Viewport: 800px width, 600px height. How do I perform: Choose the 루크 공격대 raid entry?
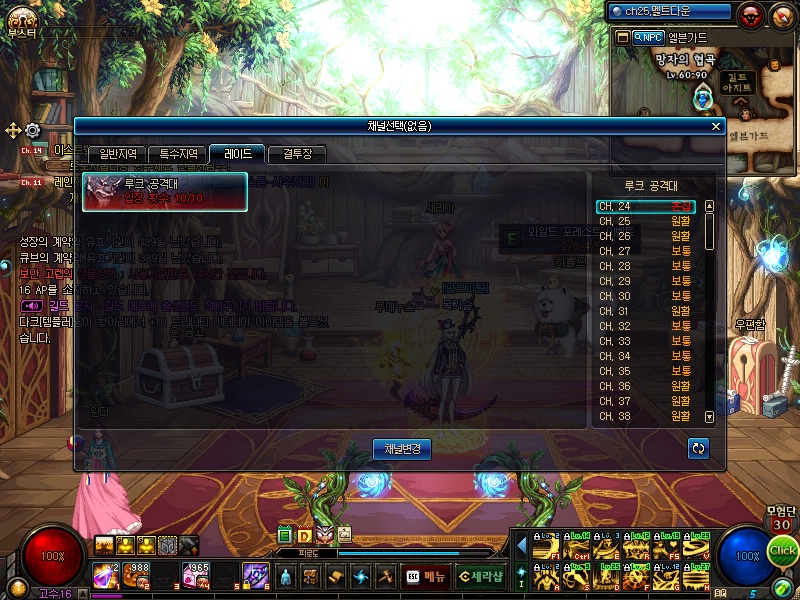(x=165, y=192)
